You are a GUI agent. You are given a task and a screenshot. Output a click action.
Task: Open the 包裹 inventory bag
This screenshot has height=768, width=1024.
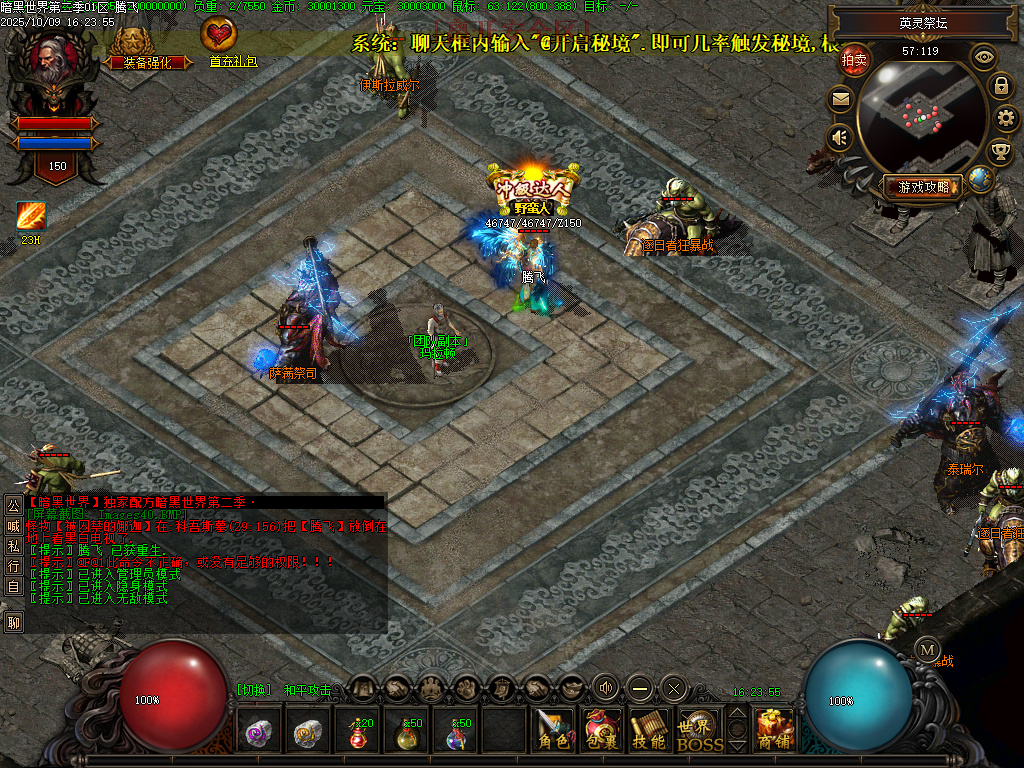click(x=602, y=730)
